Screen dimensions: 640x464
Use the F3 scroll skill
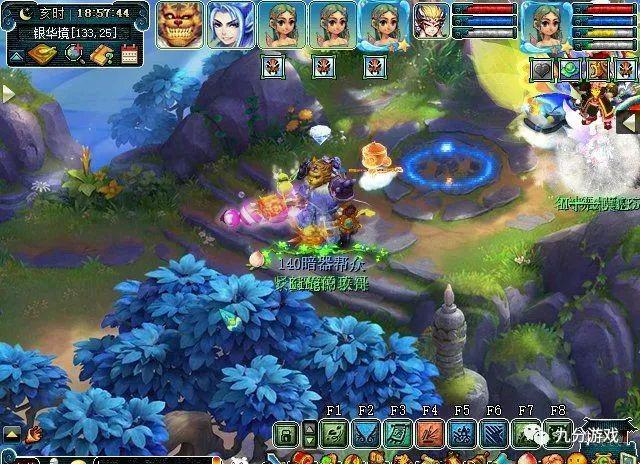(398, 435)
